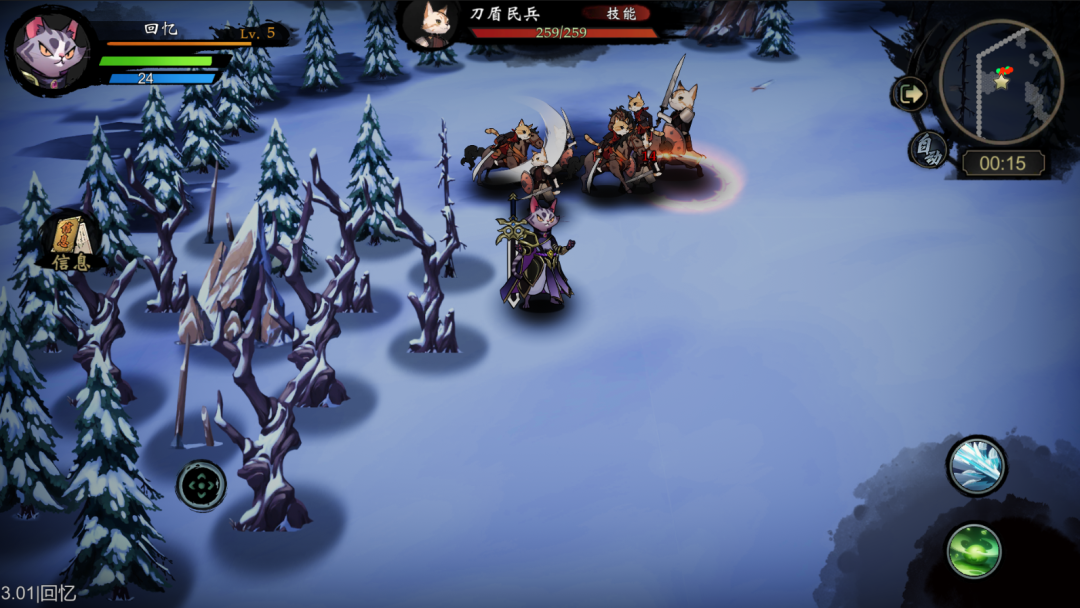
Task: Open the 信息 info scroll
Action: 70,243
